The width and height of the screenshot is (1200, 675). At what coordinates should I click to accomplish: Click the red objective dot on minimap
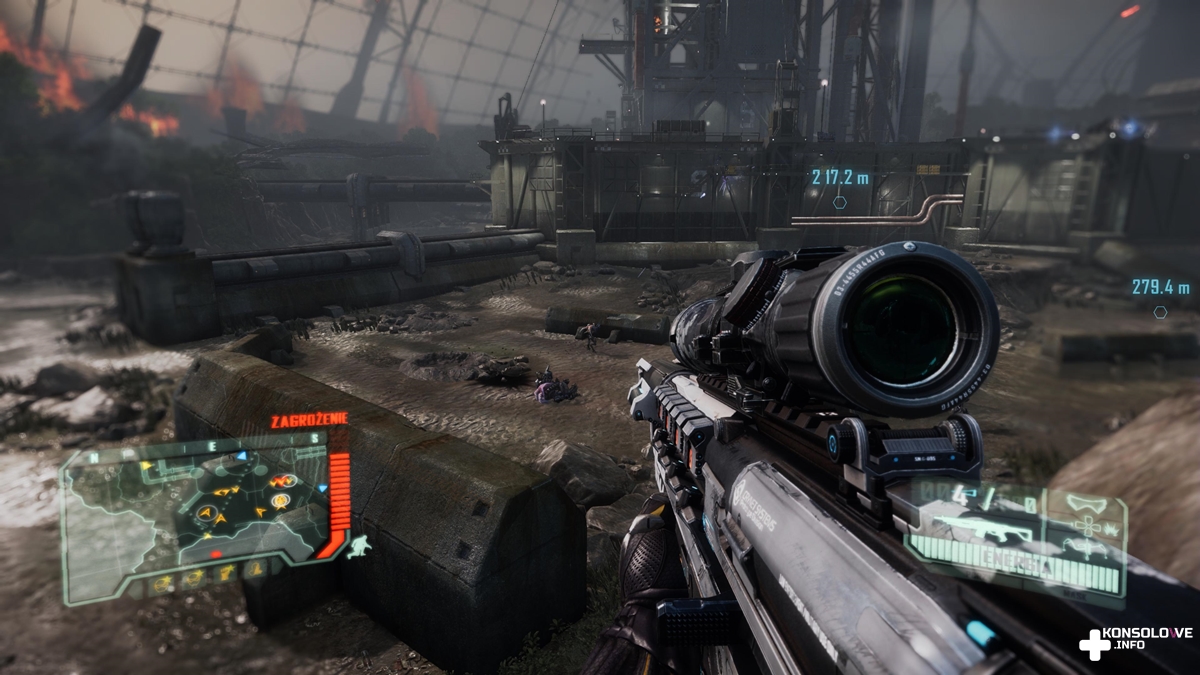216,553
